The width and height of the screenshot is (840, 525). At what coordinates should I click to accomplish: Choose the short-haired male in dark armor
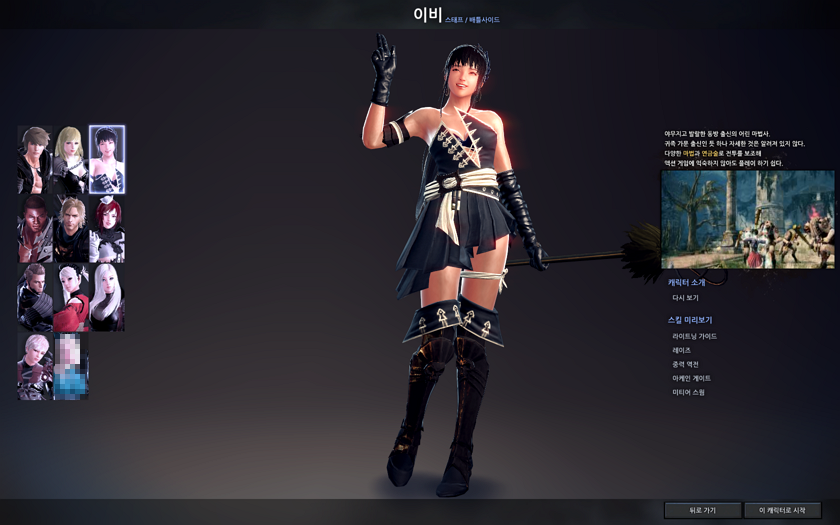coord(34,297)
